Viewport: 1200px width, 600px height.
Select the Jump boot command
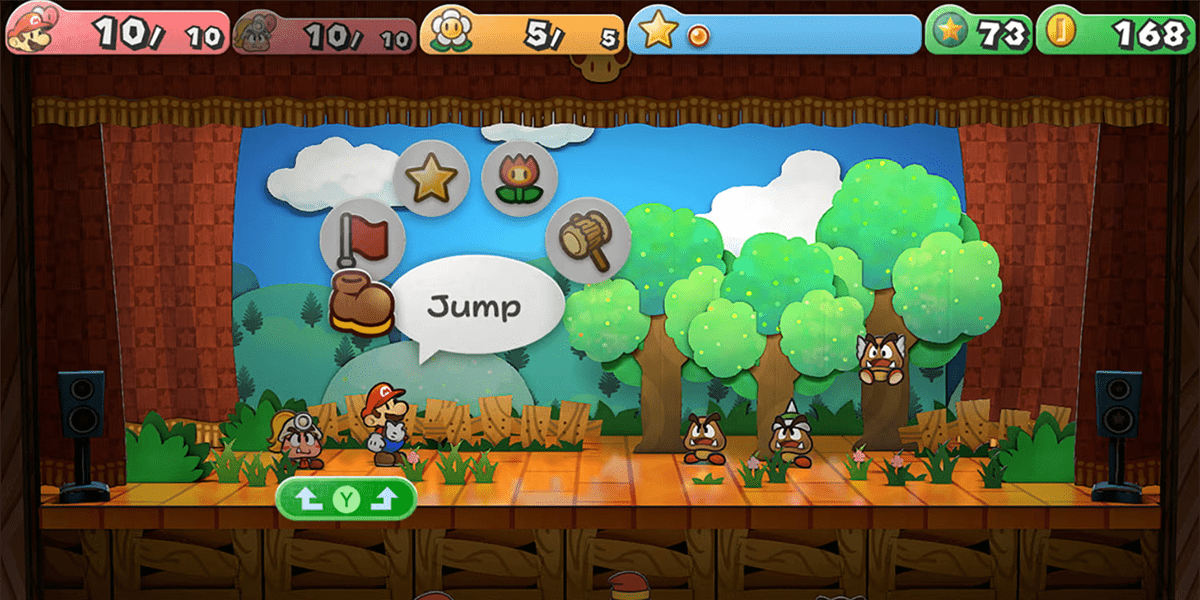pyautogui.click(x=361, y=305)
